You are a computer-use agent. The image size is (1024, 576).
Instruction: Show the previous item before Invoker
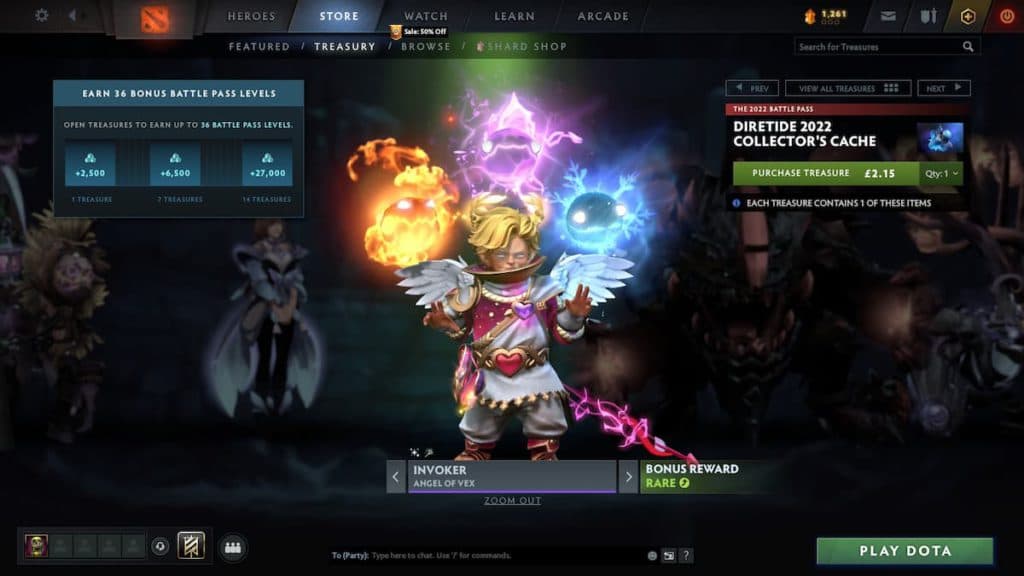pos(396,476)
